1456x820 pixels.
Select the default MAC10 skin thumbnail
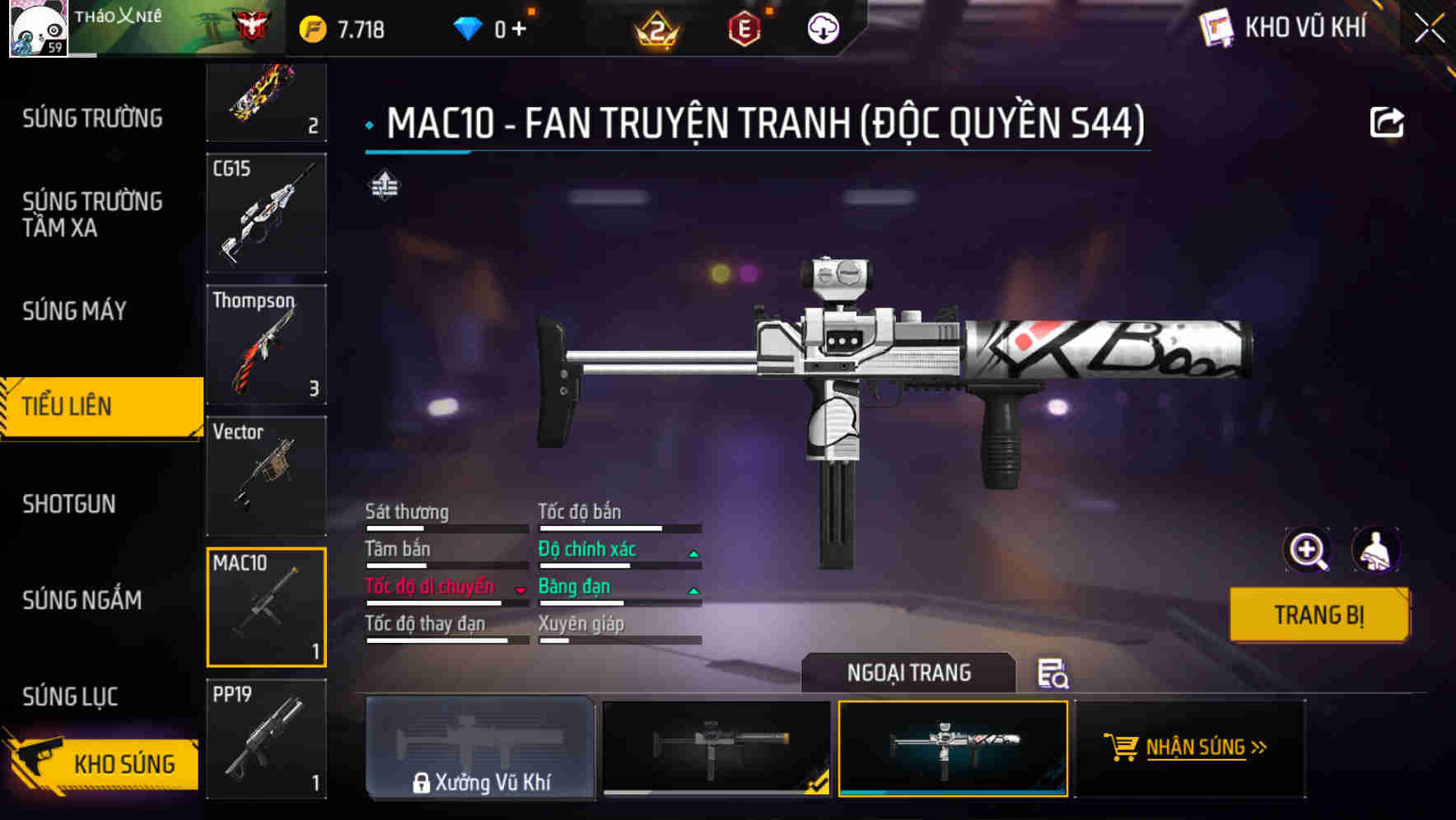(x=716, y=748)
